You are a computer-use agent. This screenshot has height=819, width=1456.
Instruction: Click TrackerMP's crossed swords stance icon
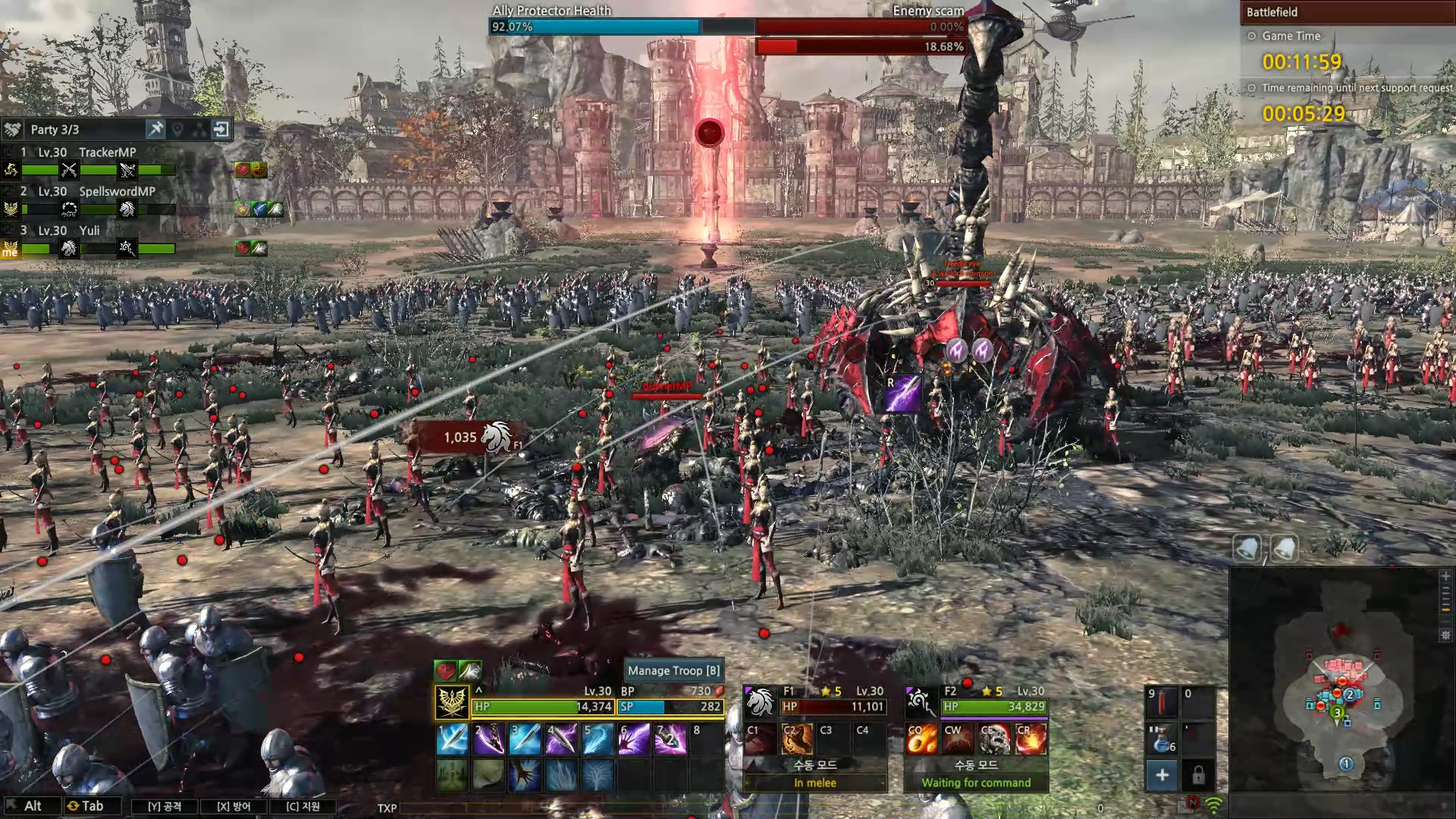click(68, 170)
